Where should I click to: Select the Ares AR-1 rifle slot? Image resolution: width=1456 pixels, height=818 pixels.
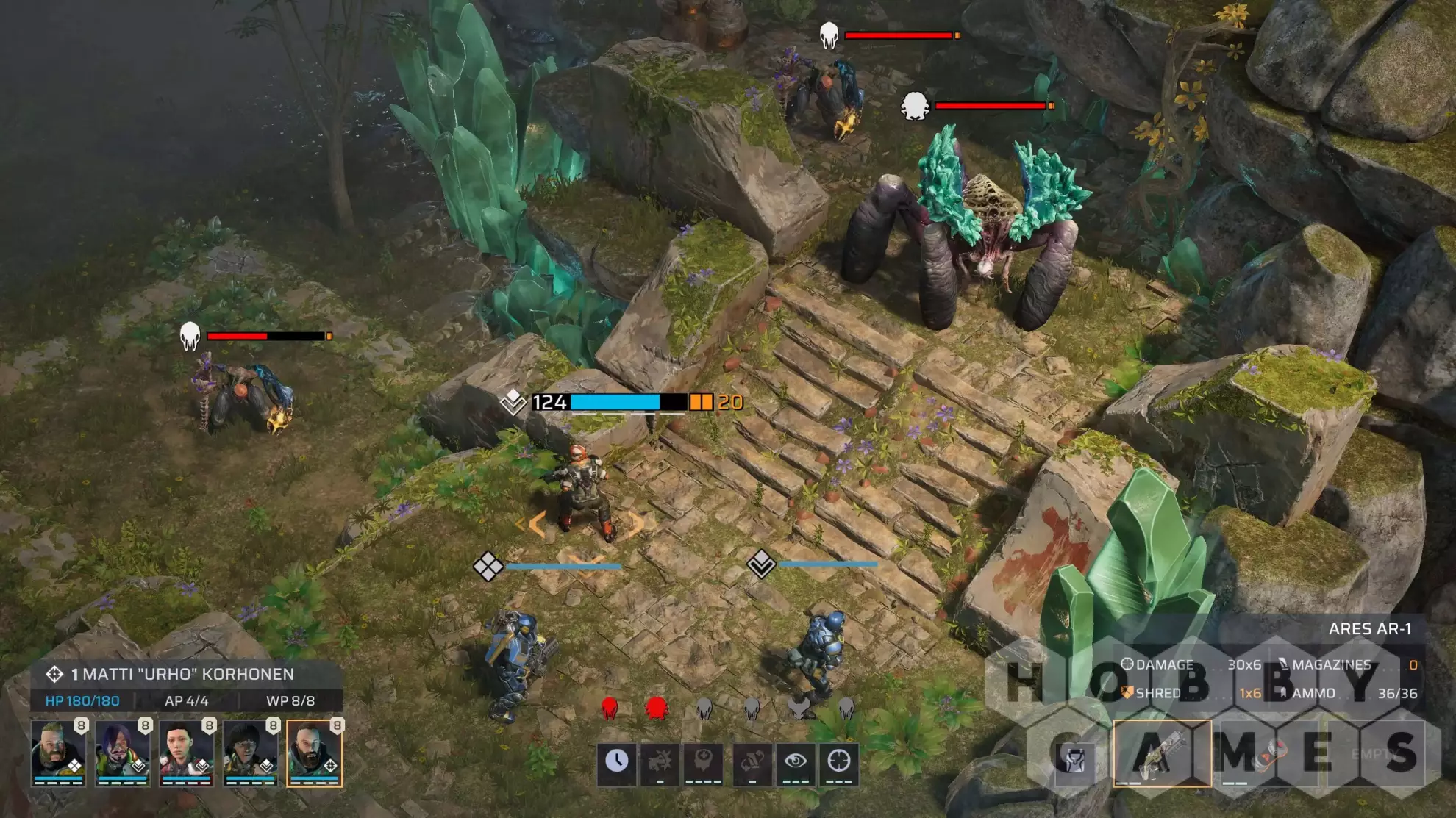coord(1162,754)
